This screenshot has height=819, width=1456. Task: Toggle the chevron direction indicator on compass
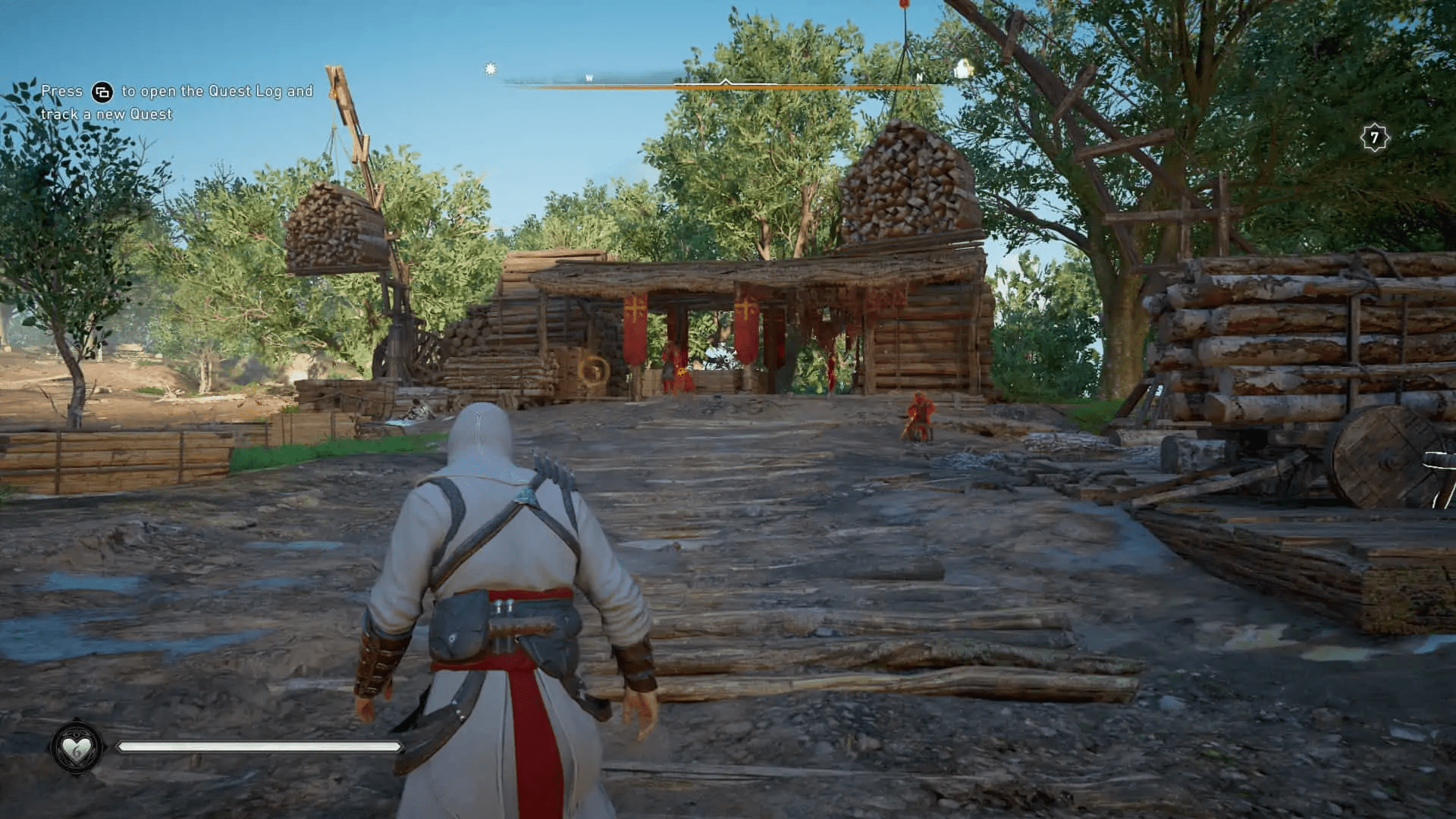click(725, 82)
